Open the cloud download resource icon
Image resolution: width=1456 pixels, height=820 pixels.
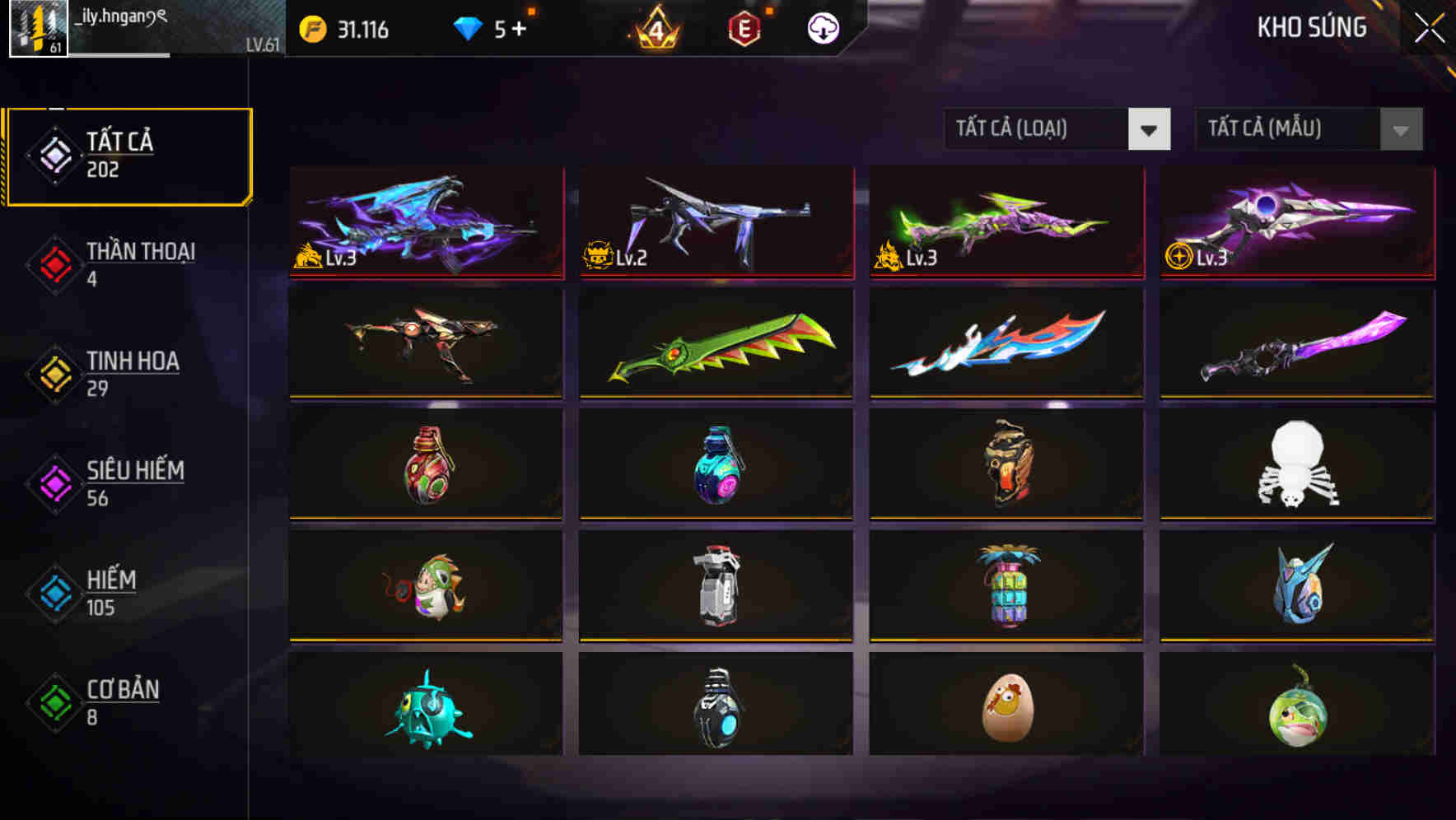822,27
